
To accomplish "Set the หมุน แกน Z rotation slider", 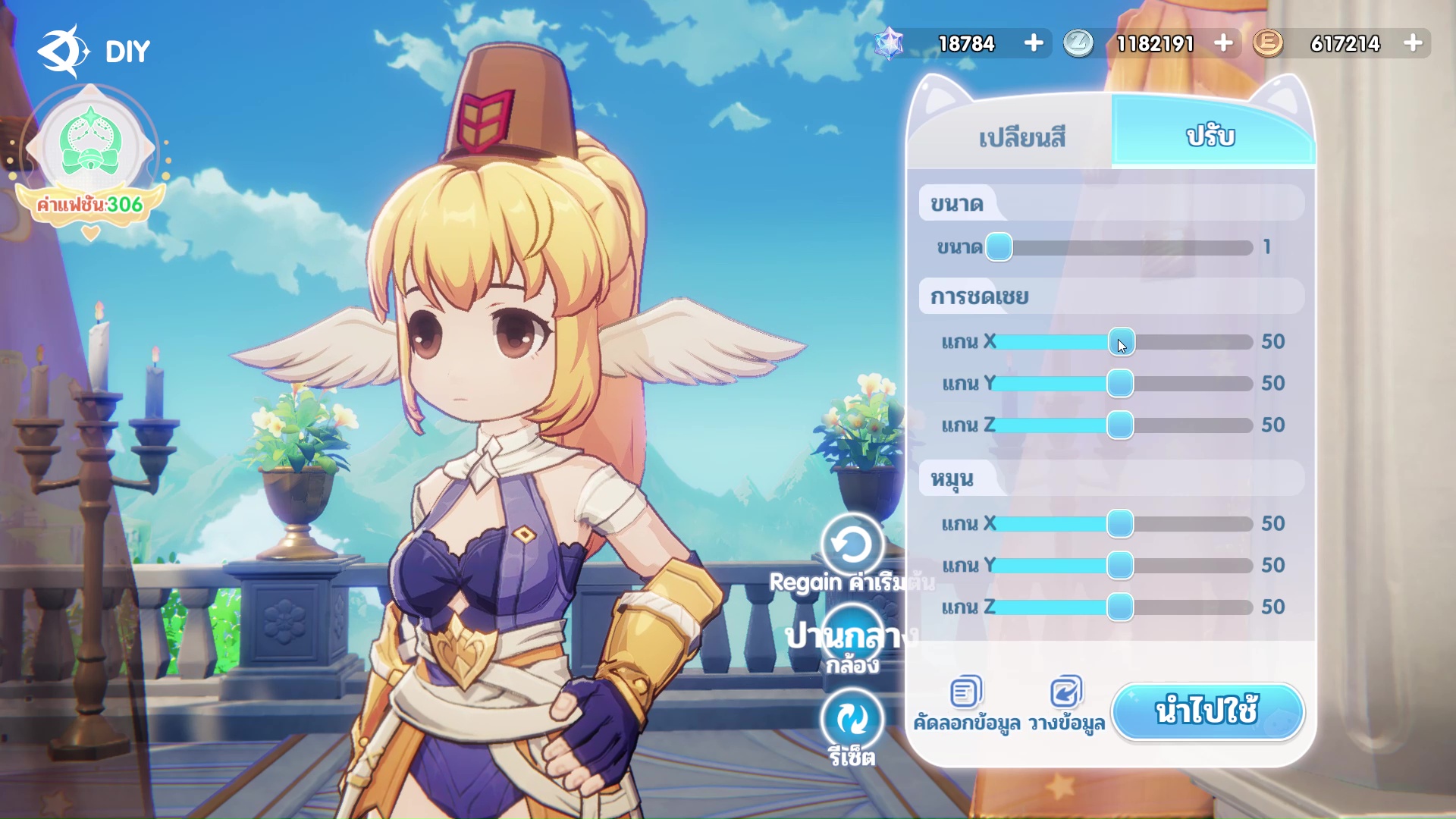I will 1120,607.
